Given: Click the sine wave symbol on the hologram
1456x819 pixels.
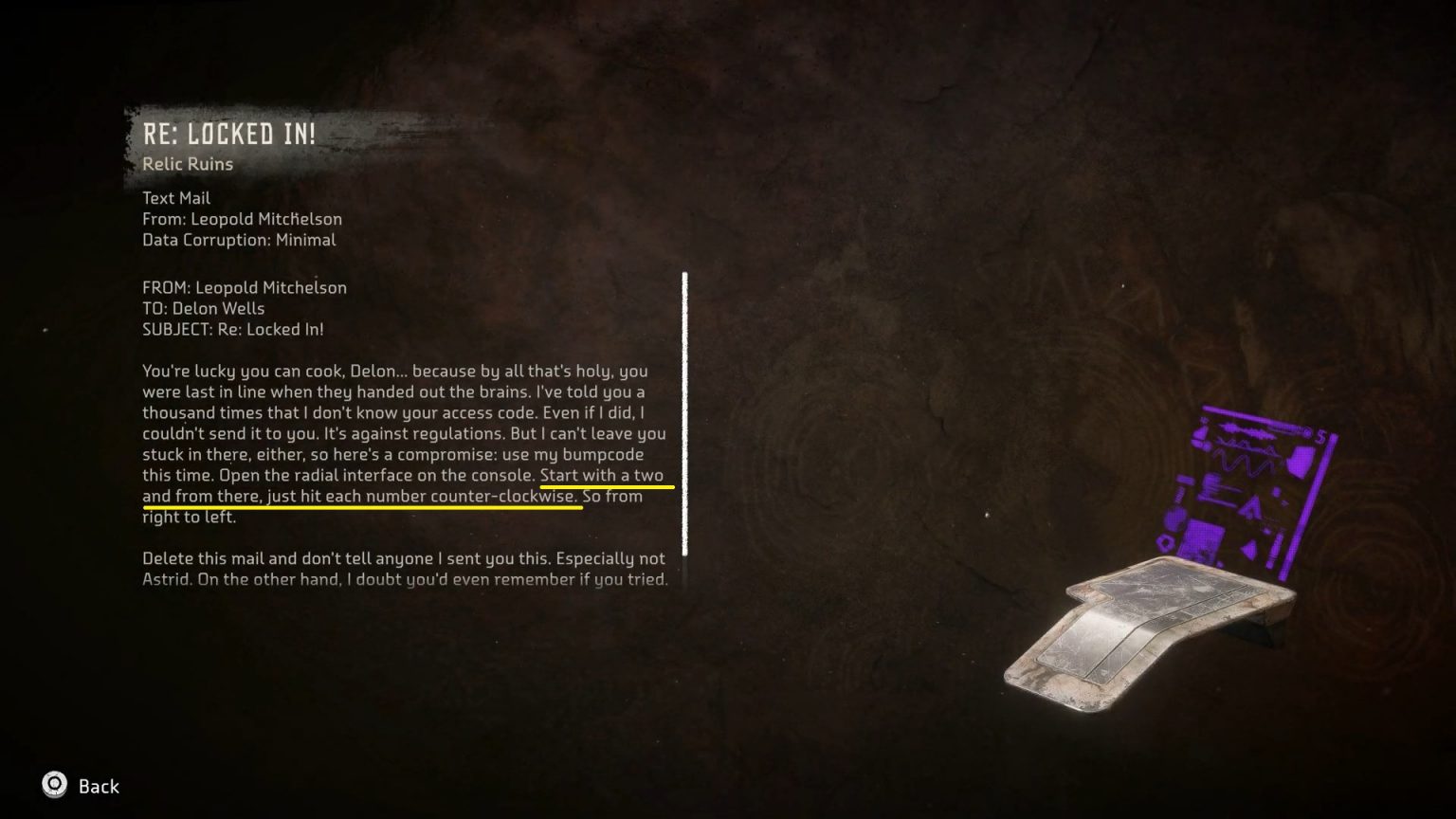Looking at the screenshot, I should coord(1243,464).
